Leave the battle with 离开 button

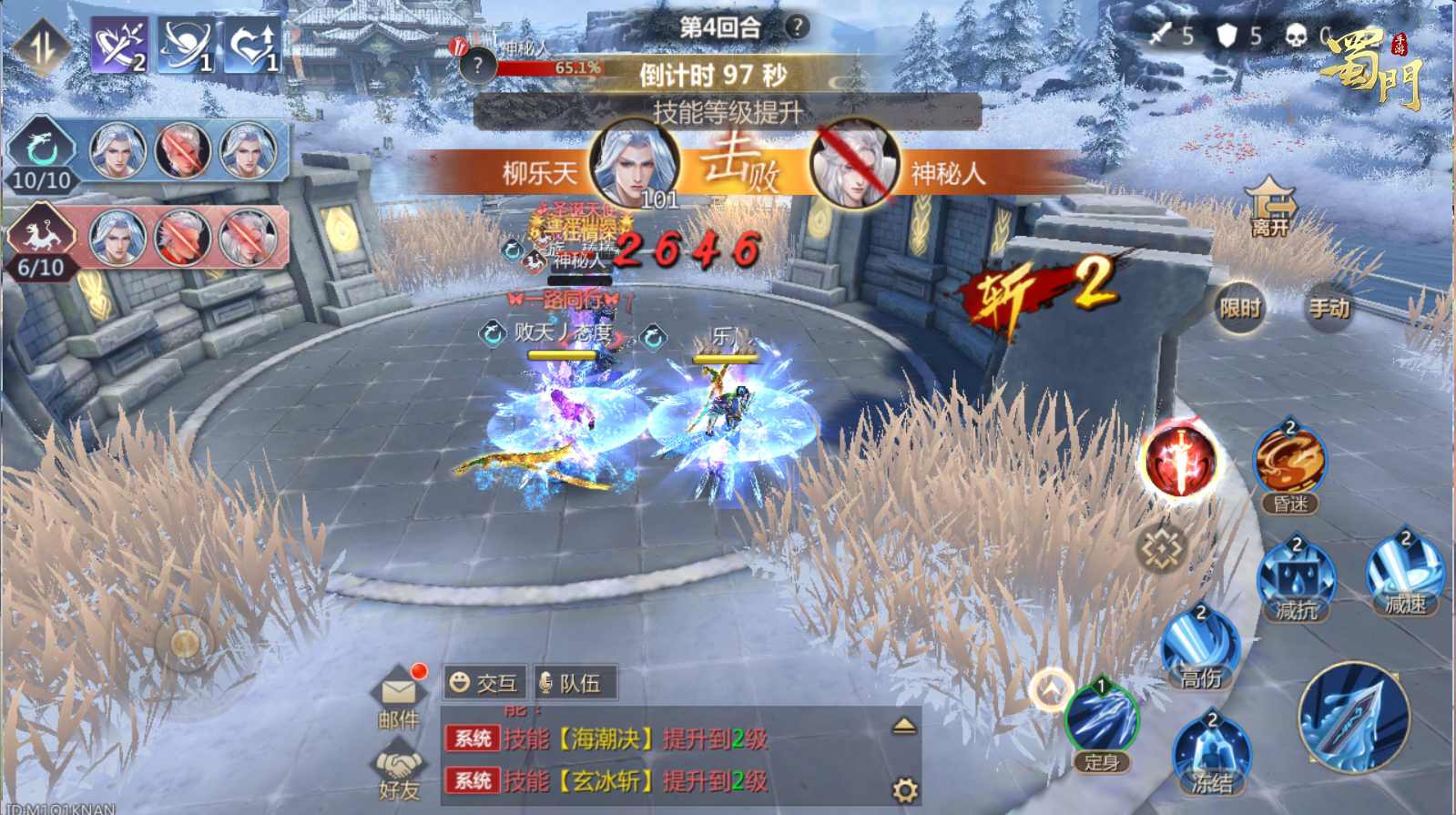point(1270,206)
